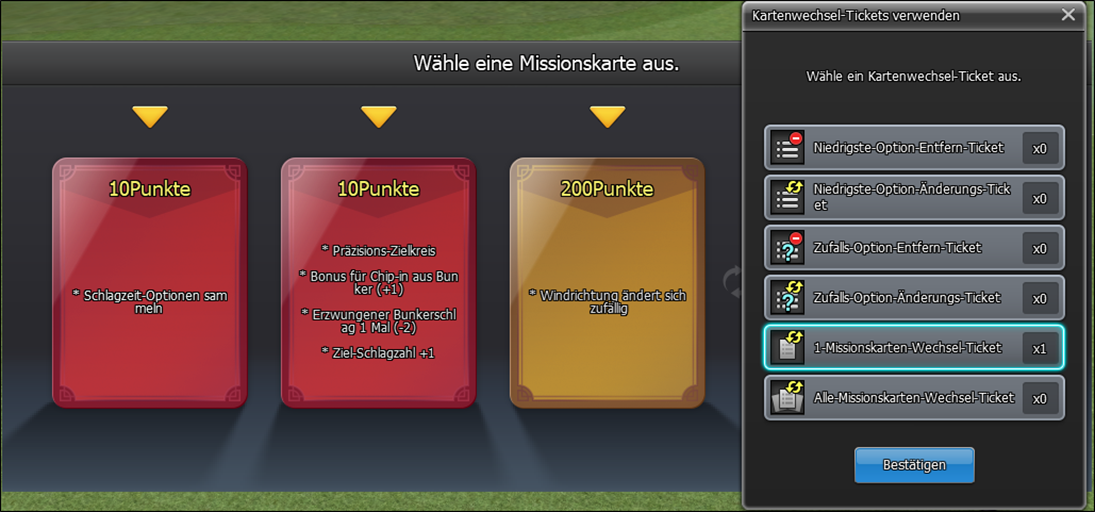Viewport: 1095px width, 512px height.
Task: Confirm with the Bestätigen button
Action: pos(914,465)
